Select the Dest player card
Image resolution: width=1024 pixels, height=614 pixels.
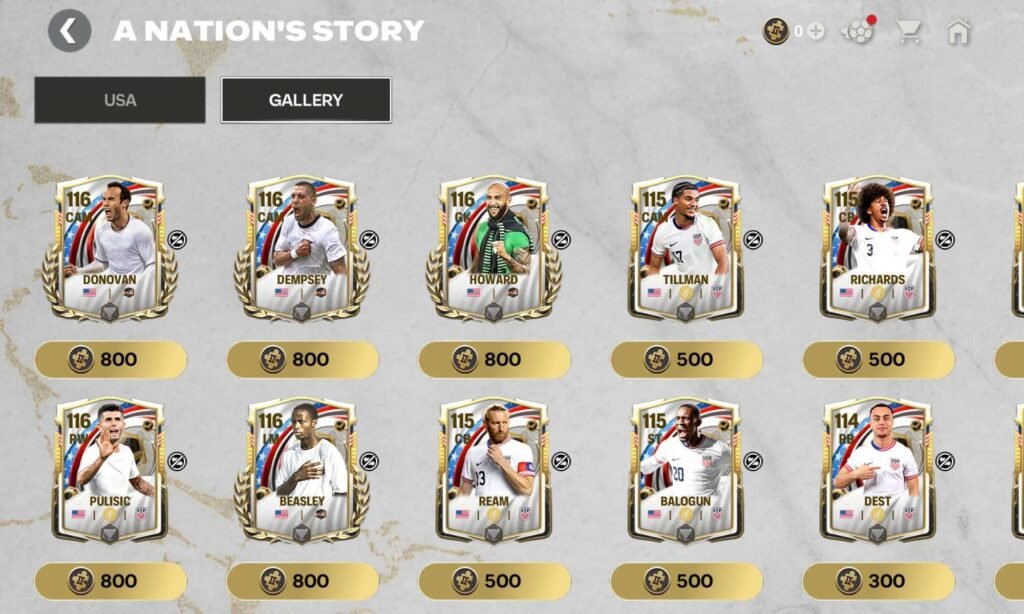[878, 470]
